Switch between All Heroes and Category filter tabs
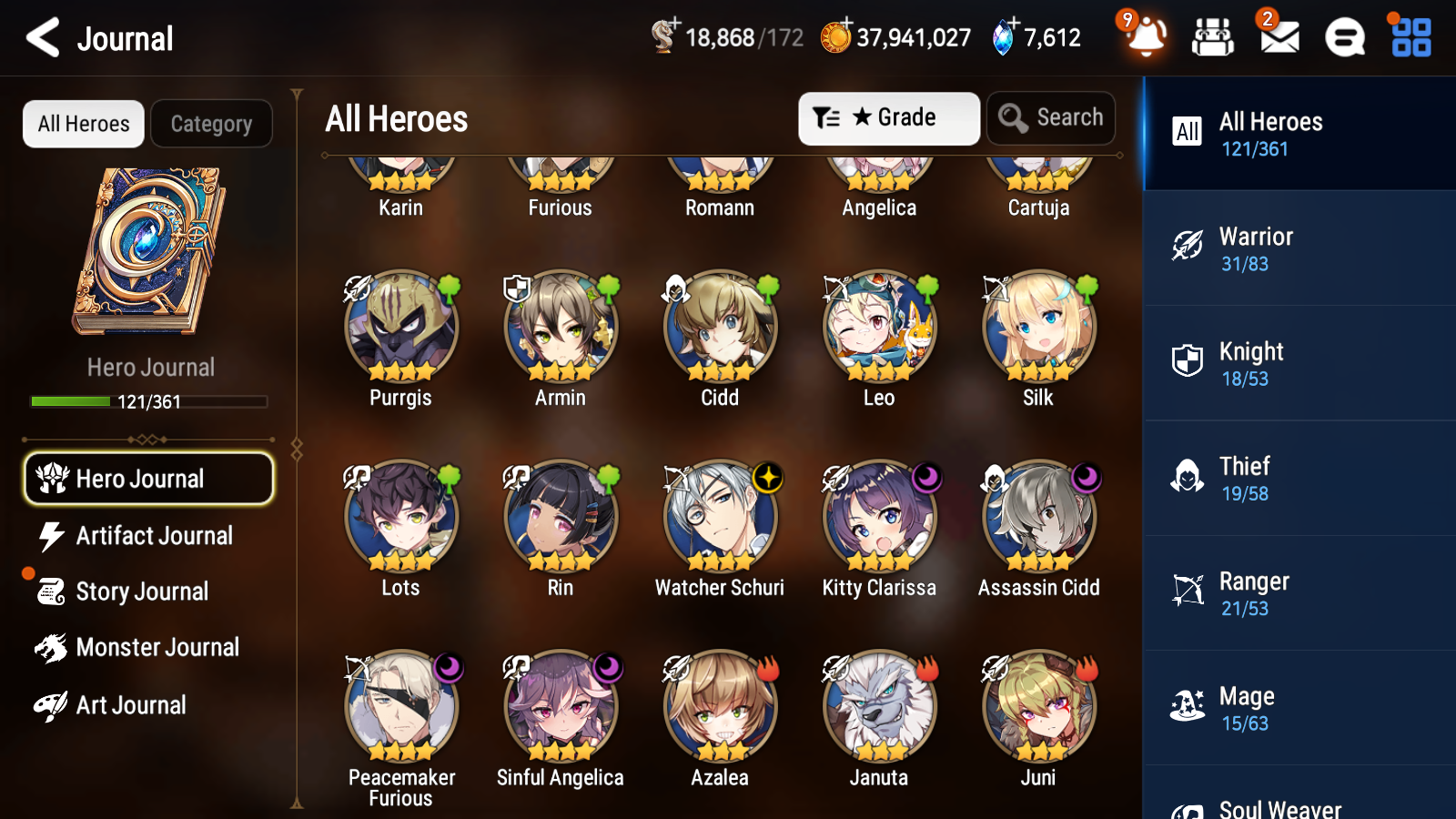Image resolution: width=1456 pixels, height=819 pixels. coord(211,124)
